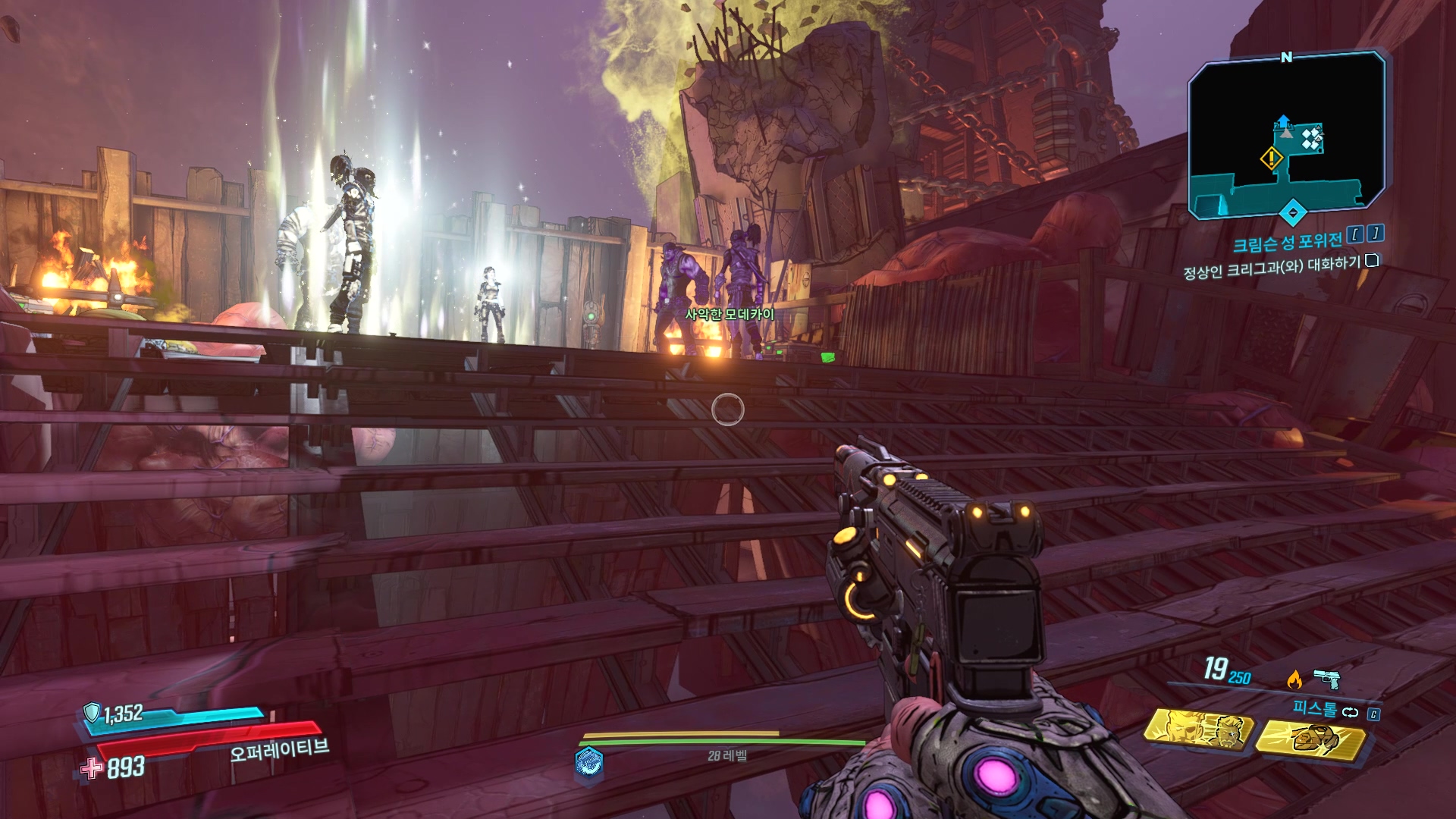Select the yellow exclamation mission marker on minimap
The image size is (1456, 819).
tap(1271, 158)
